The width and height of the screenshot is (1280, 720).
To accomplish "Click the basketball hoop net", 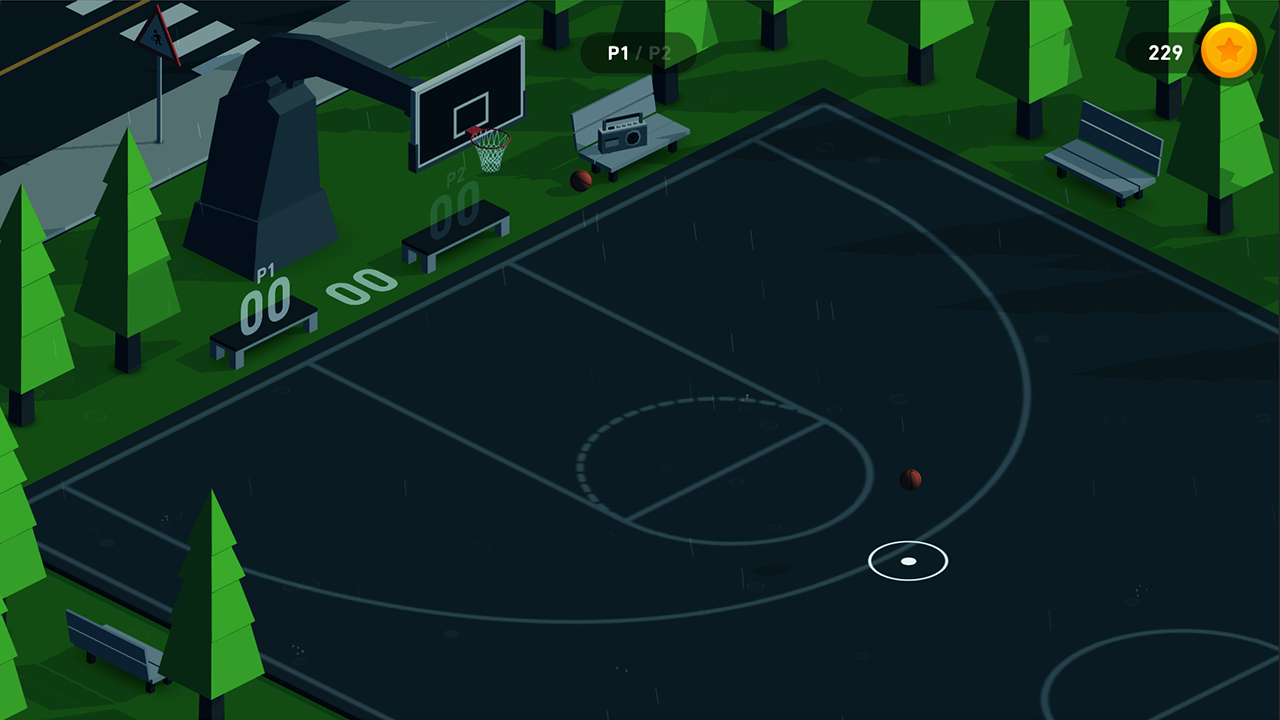I will (489, 150).
